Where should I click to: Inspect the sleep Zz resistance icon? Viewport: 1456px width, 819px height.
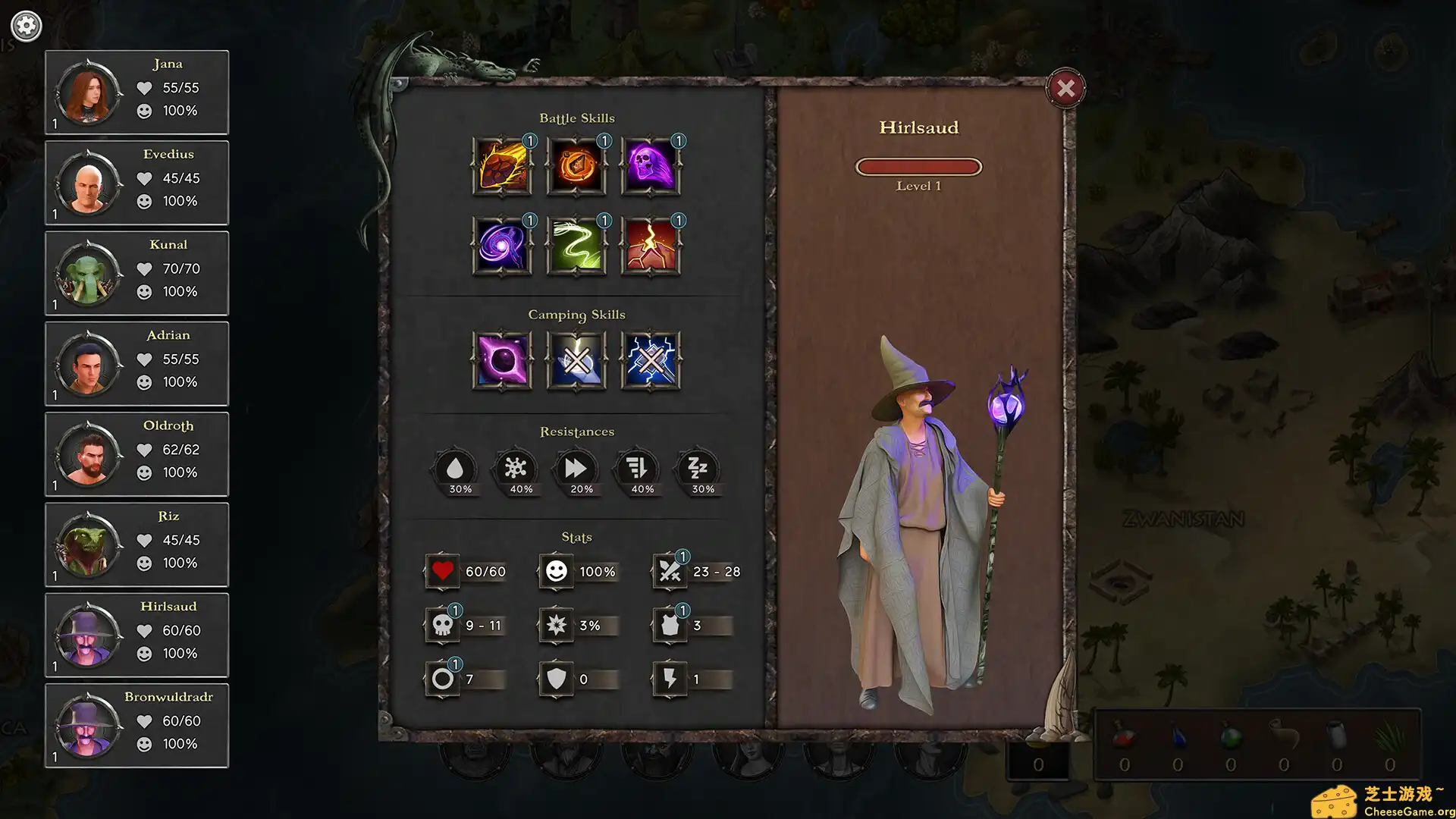point(698,469)
